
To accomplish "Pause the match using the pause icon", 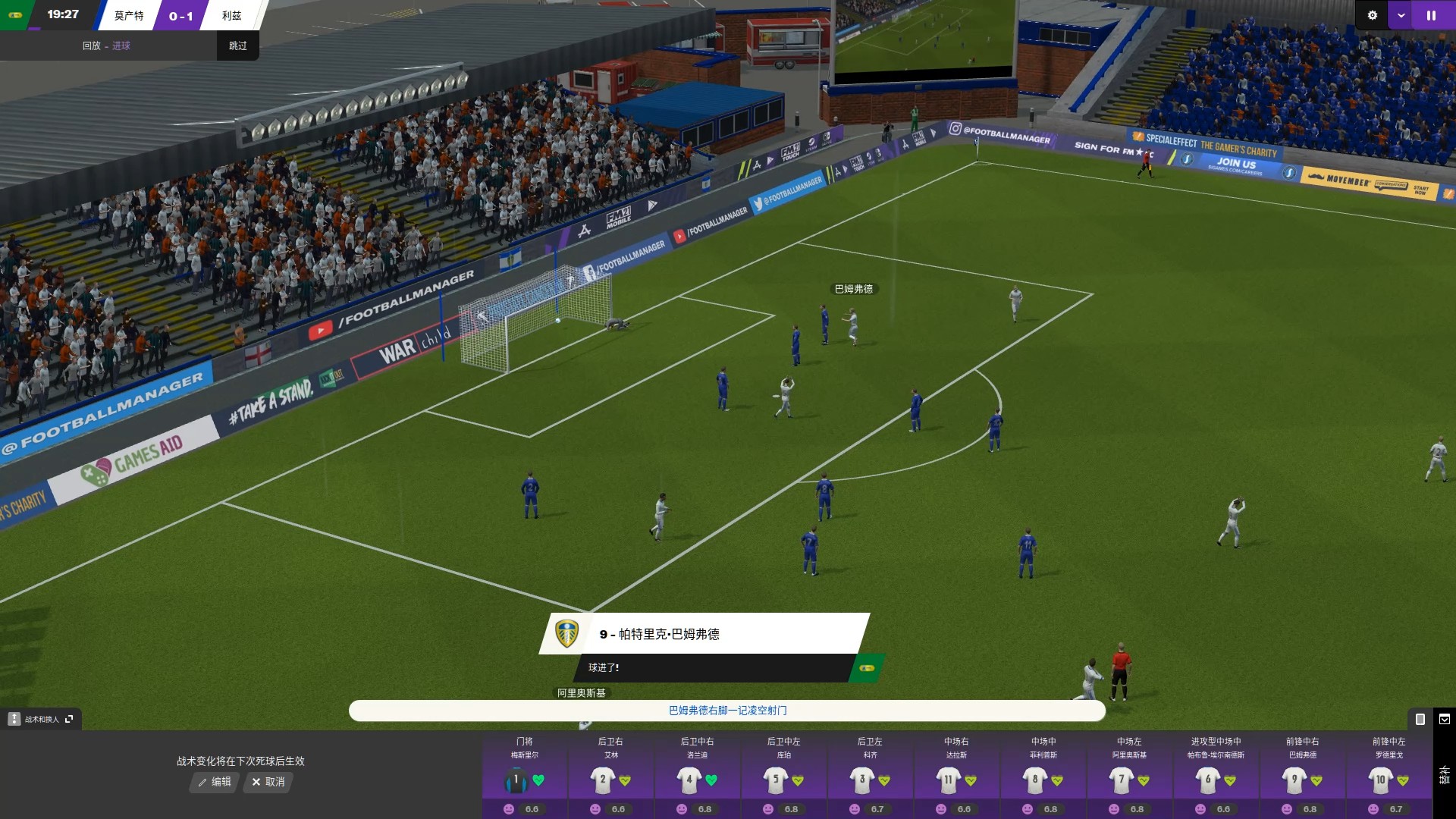I will pyautogui.click(x=1432, y=14).
